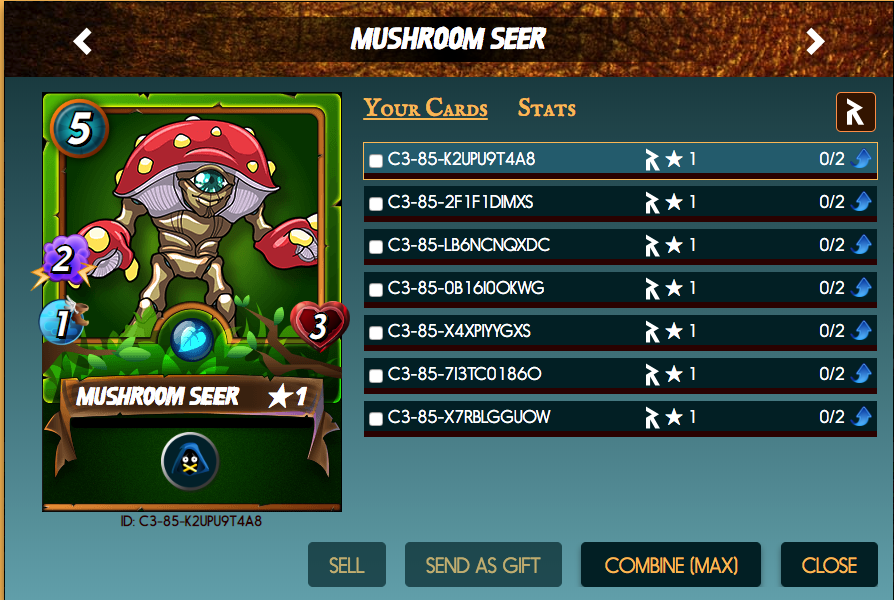Tick the checkbox for card C3-85-0B16I0OKWG
The image size is (894, 600).
pos(376,289)
